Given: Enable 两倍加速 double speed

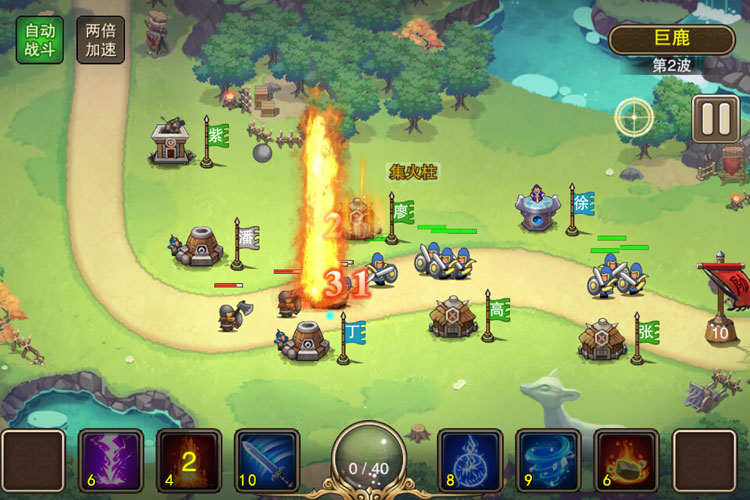Looking at the screenshot, I should click(x=100, y=40).
